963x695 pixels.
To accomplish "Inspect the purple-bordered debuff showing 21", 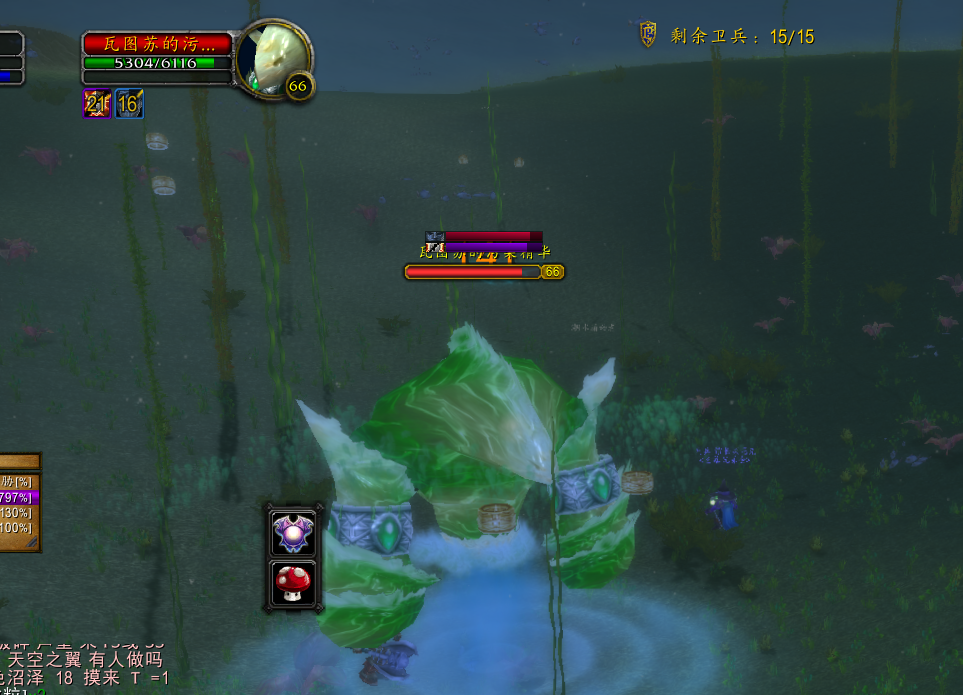I will [97, 103].
